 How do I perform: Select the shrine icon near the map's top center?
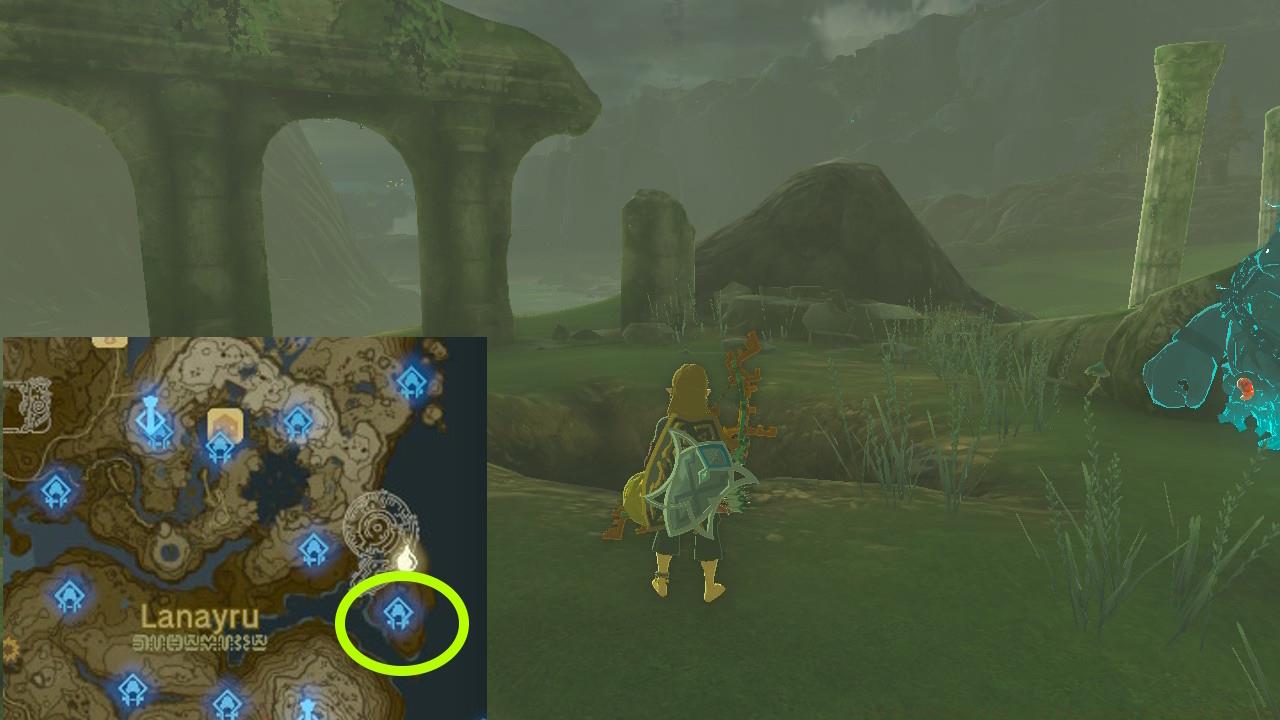pos(297,419)
